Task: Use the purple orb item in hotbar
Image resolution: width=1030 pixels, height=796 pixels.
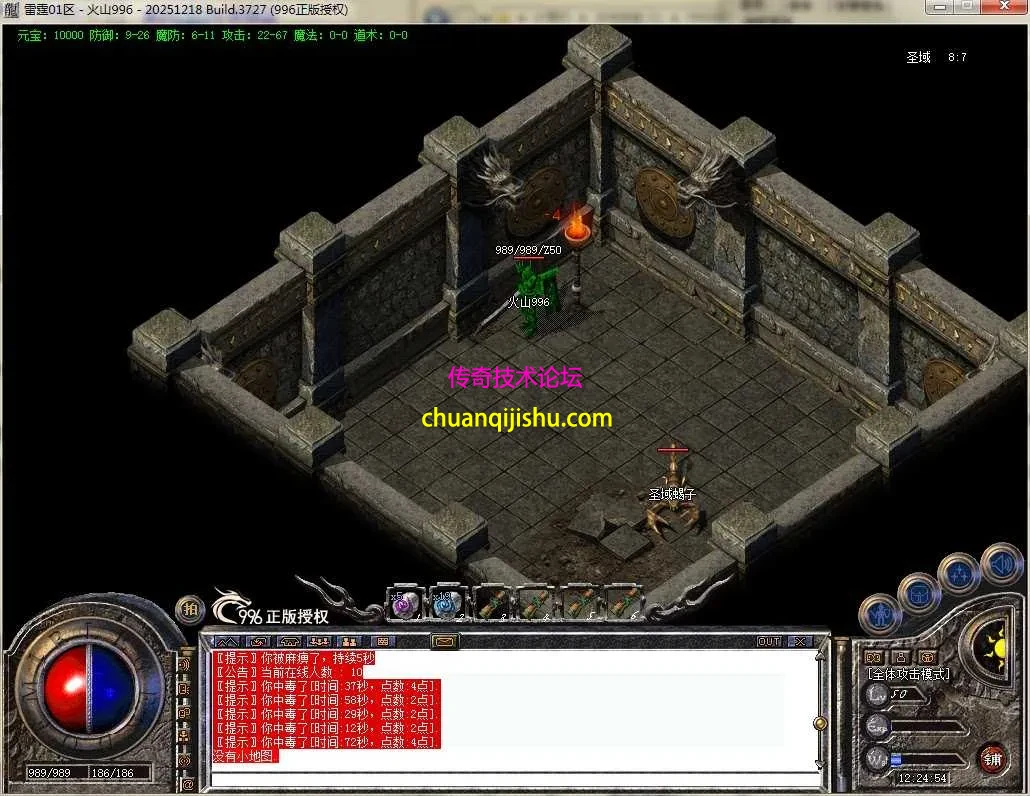Action: point(403,604)
